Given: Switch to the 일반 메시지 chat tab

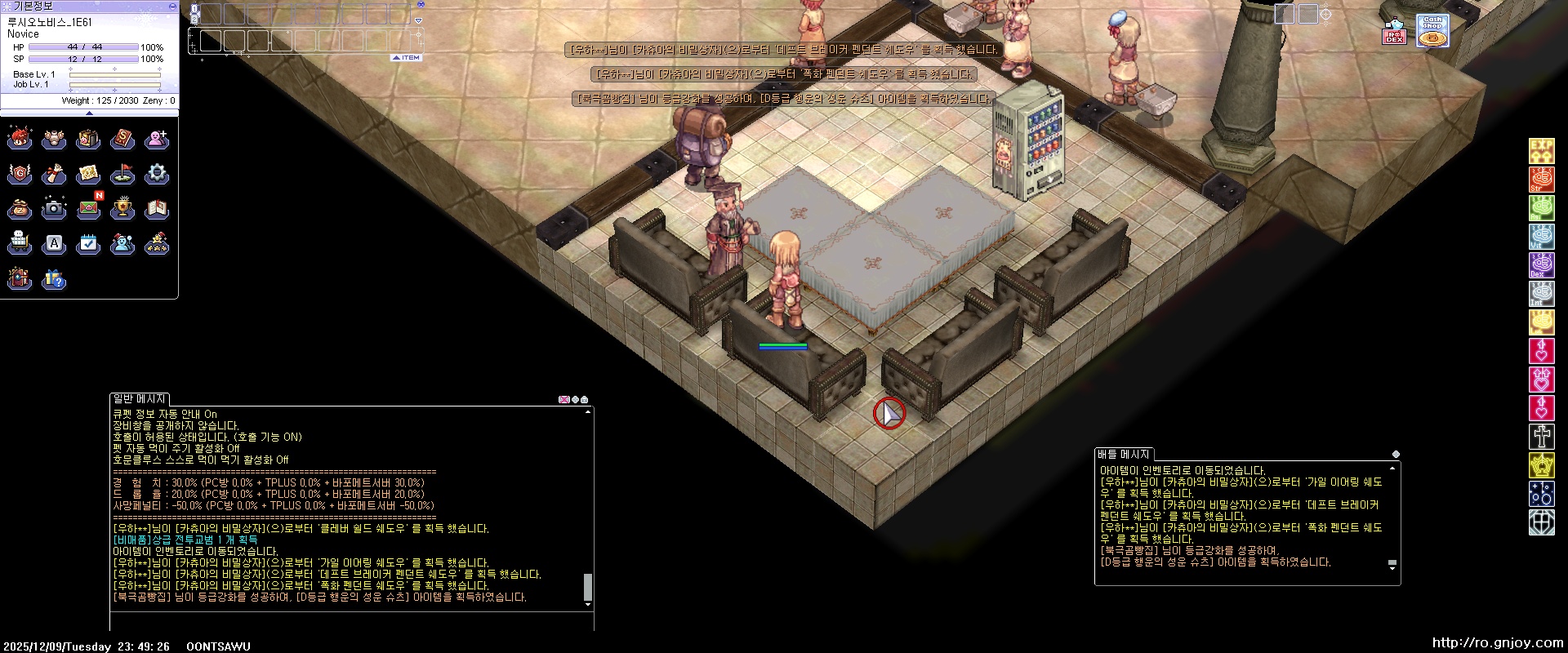Looking at the screenshot, I should pyautogui.click(x=140, y=399).
